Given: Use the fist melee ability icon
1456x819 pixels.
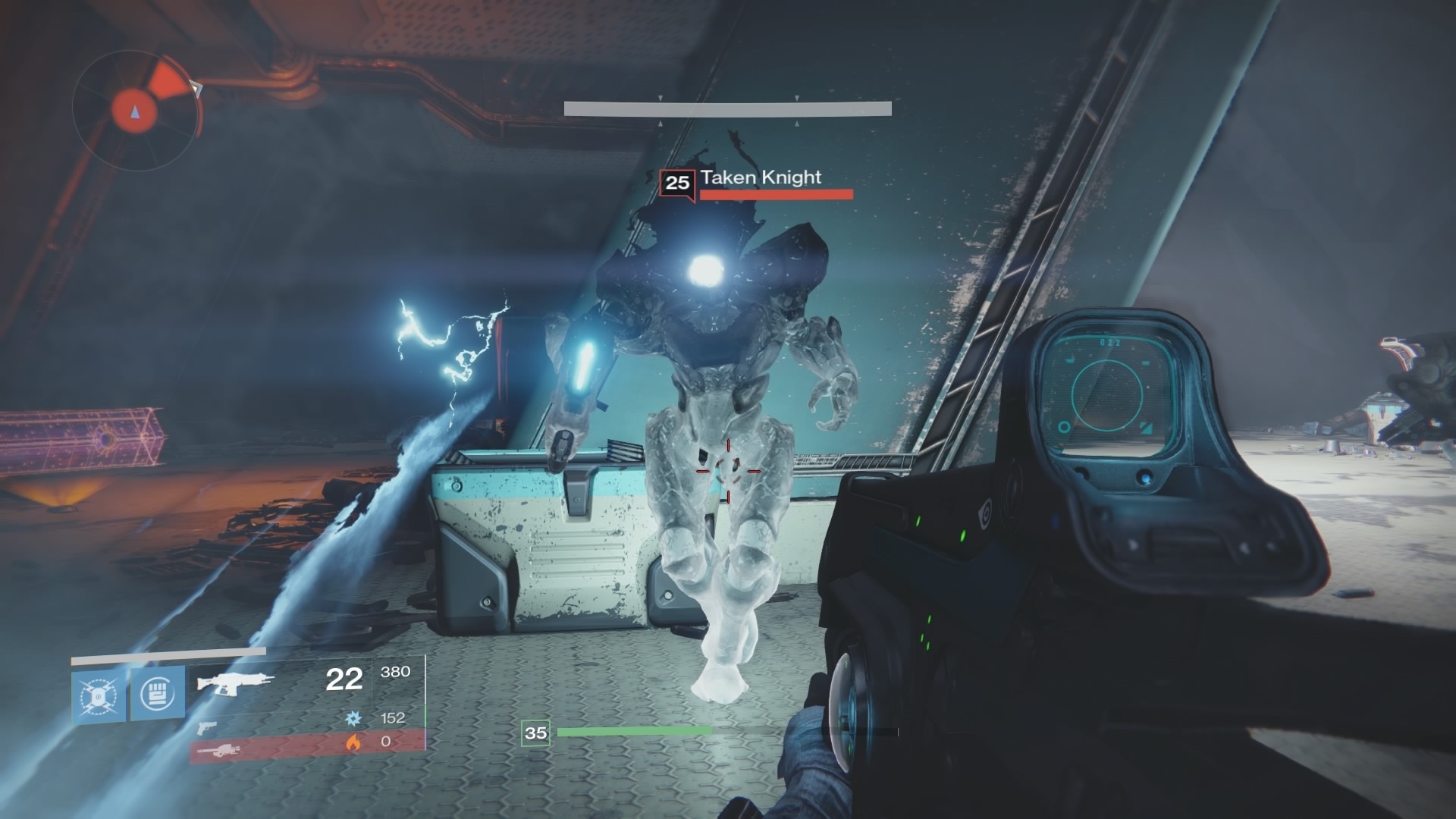Looking at the screenshot, I should click(x=158, y=693).
